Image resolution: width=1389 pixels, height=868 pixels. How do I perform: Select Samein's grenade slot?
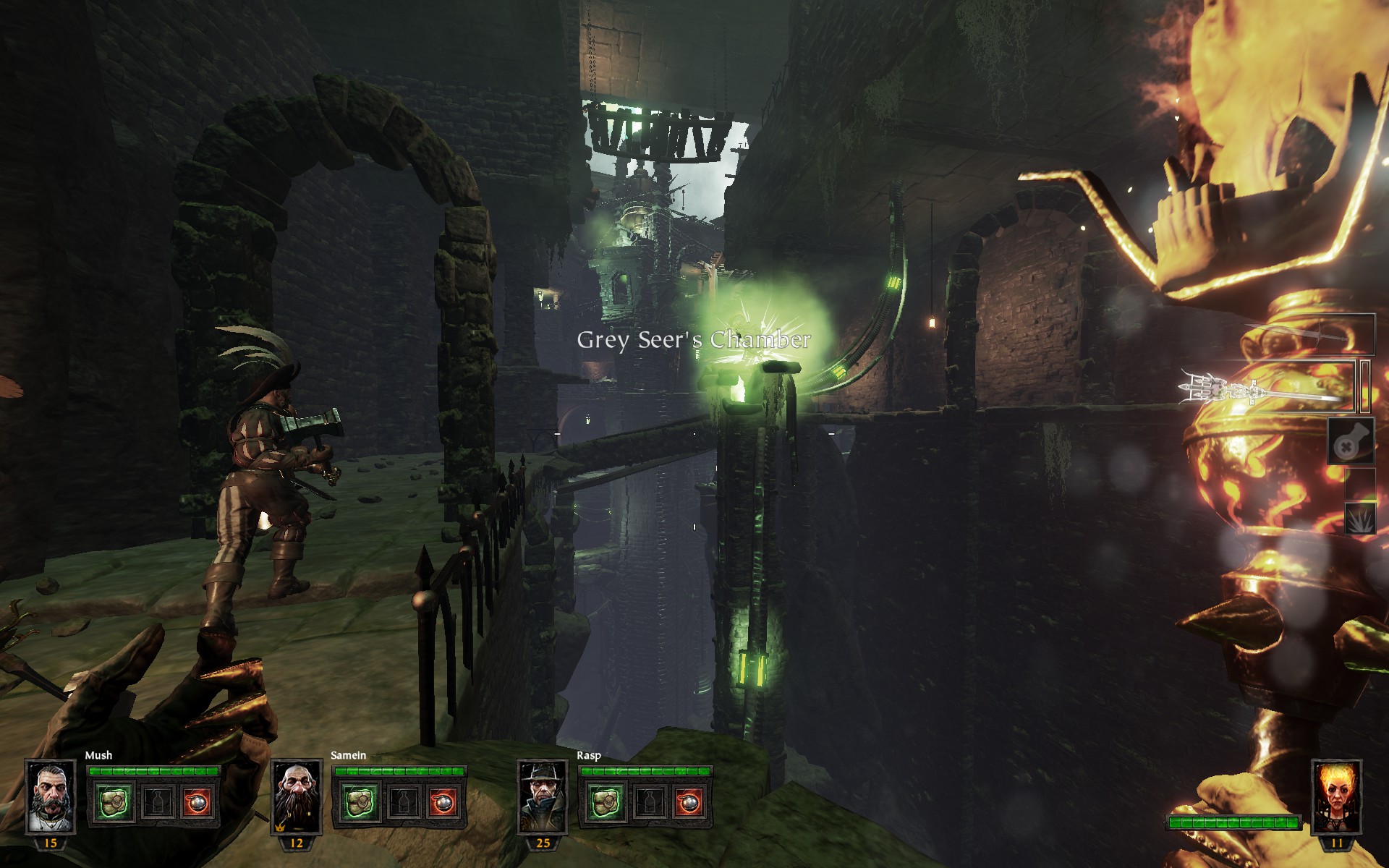pos(442,803)
